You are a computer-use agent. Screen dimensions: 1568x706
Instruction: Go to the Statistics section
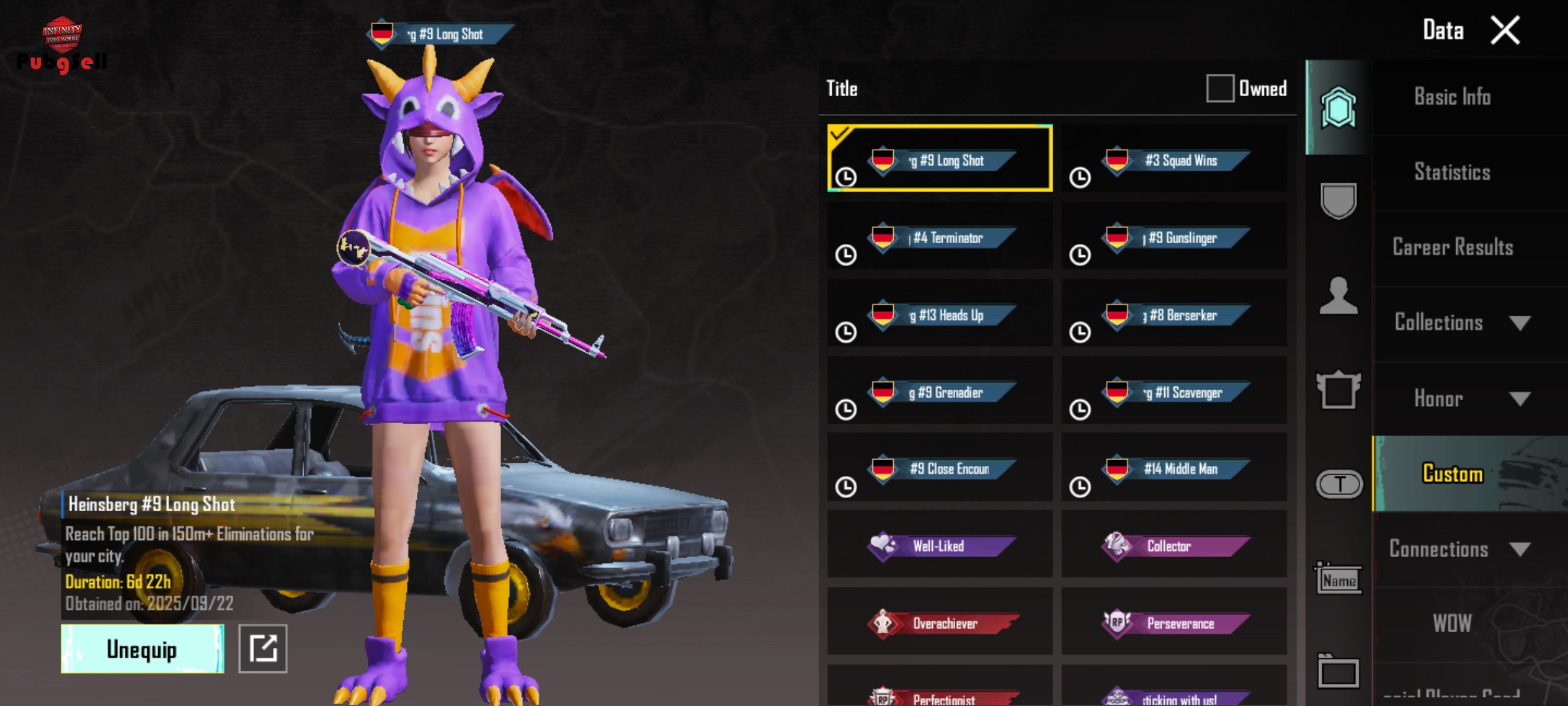[x=1452, y=173]
